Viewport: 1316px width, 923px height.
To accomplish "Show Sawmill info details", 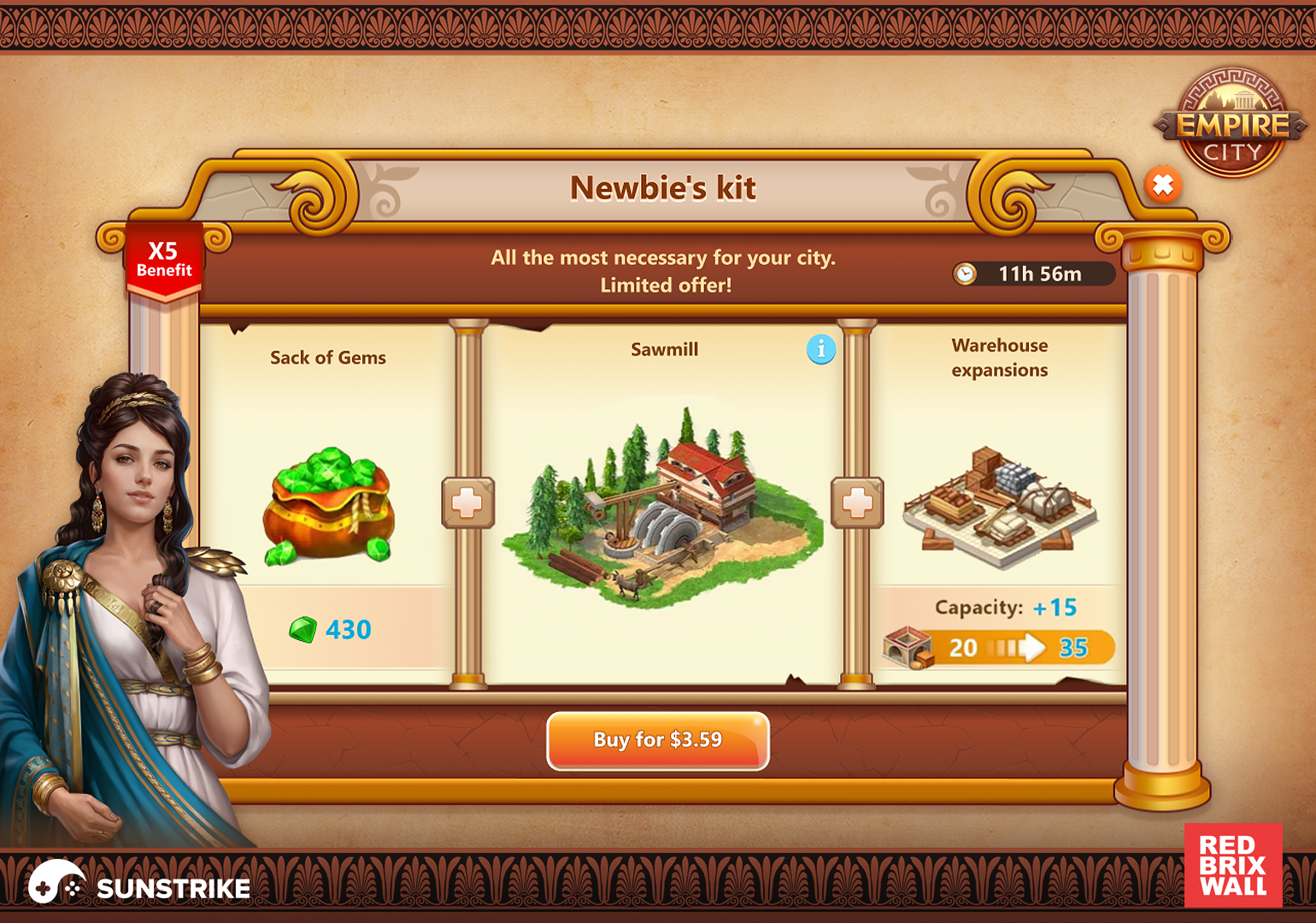I will pos(820,349).
